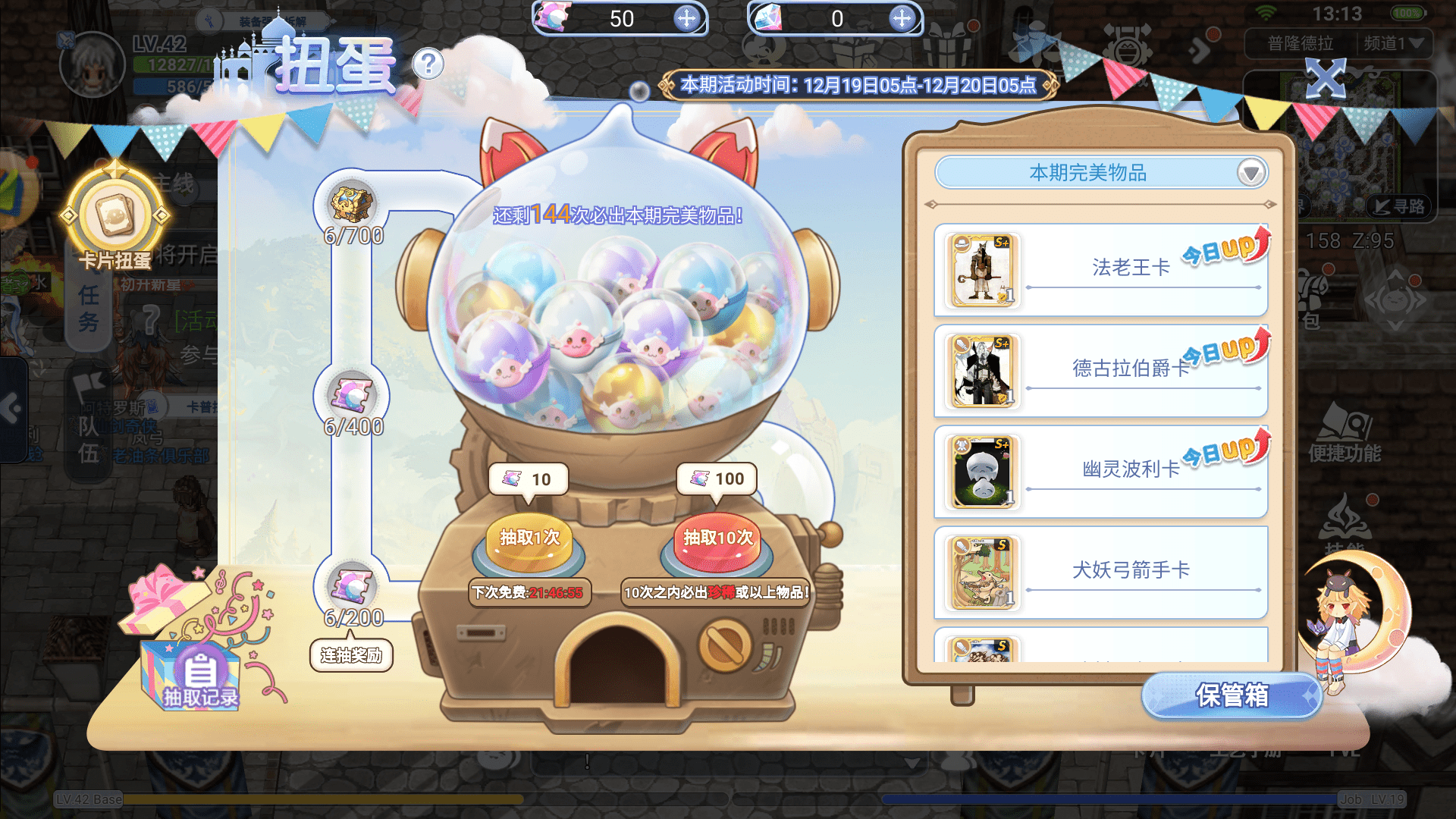View the 德古拉伯爵卡 card entry
The width and height of the screenshot is (1456, 819).
[x=1100, y=370]
